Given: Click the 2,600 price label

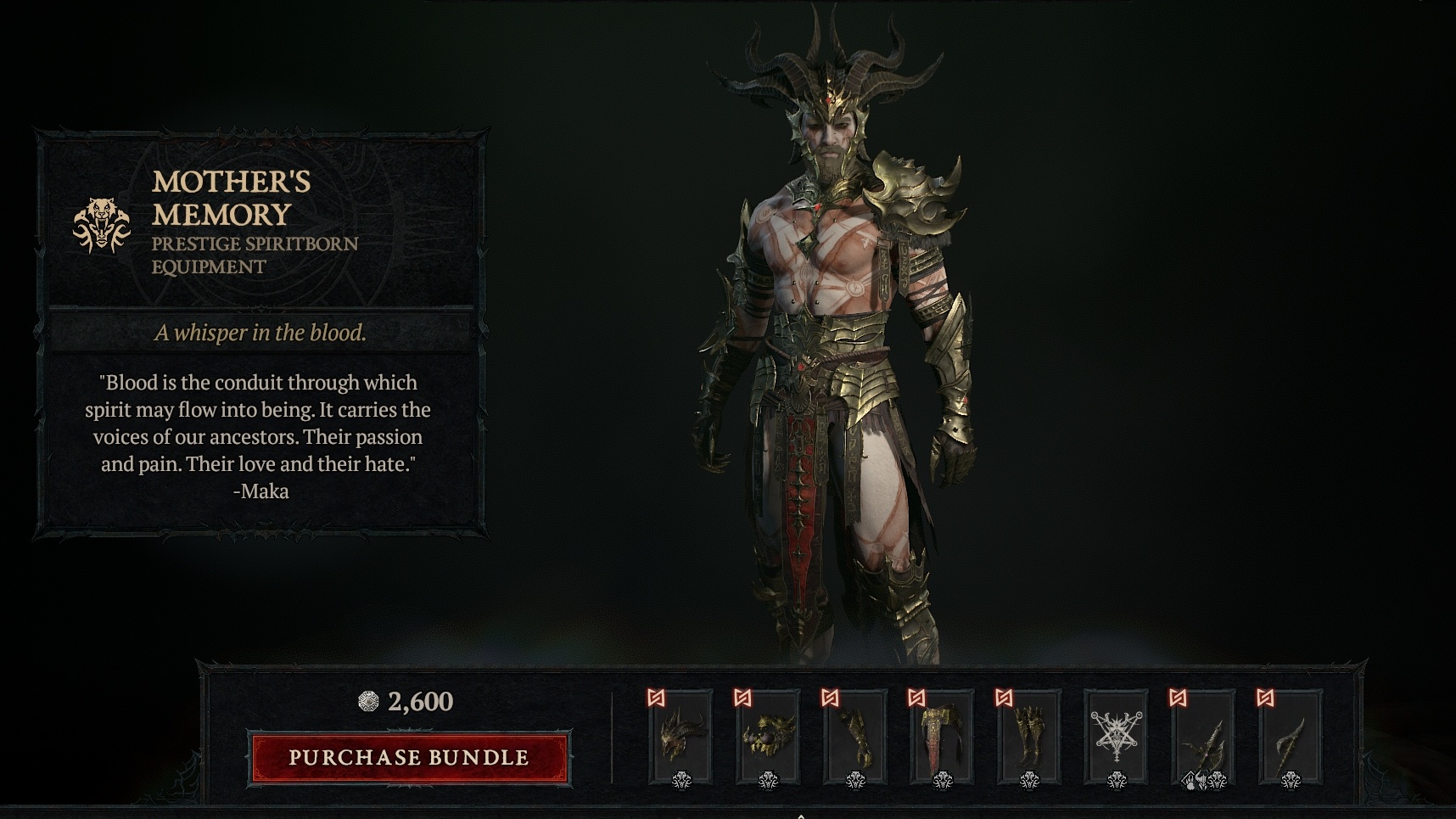Looking at the screenshot, I should [x=419, y=702].
